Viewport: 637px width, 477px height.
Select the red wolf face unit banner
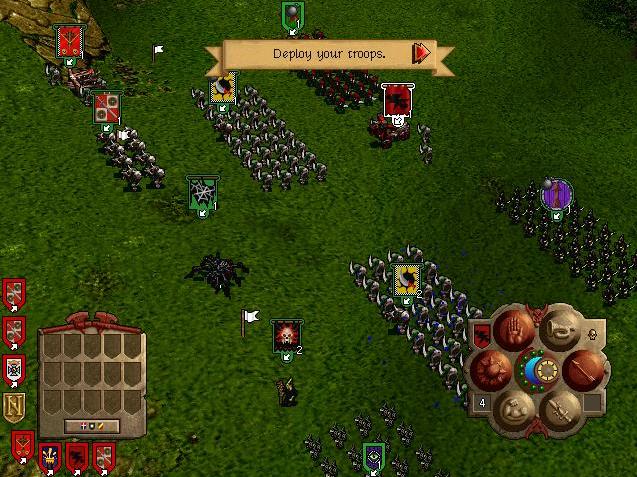[285, 336]
